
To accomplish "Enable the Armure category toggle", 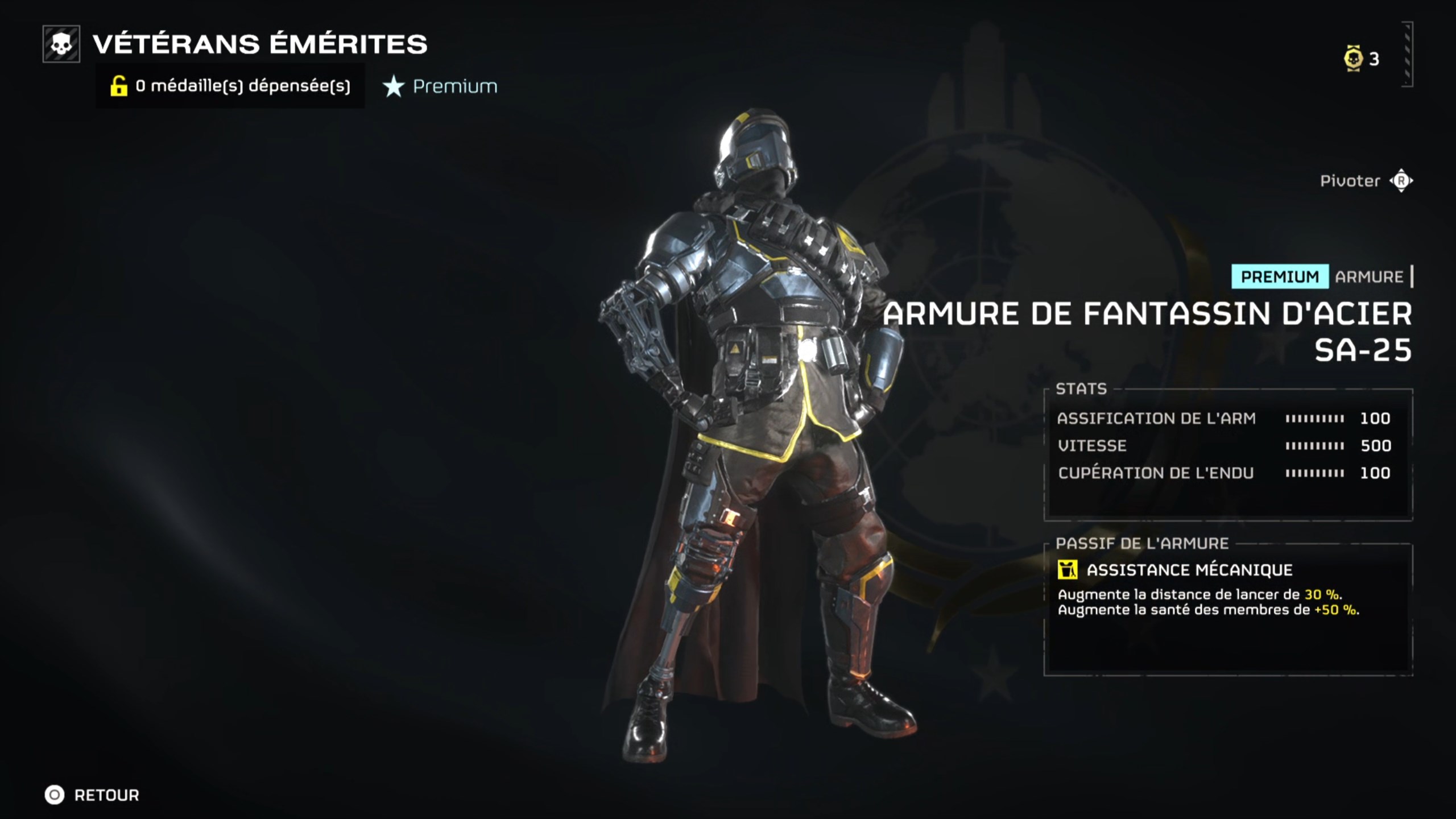I will tap(1367, 277).
